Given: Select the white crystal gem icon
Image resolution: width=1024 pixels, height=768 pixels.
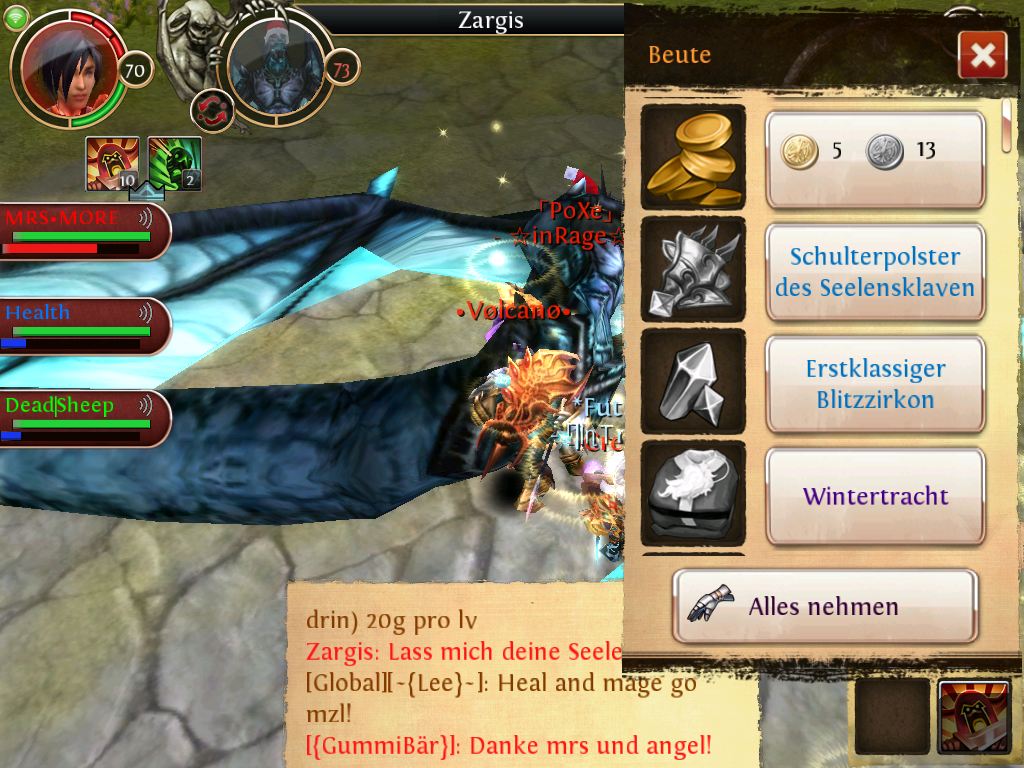Looking at the screenshot, I should pos(693,382).
